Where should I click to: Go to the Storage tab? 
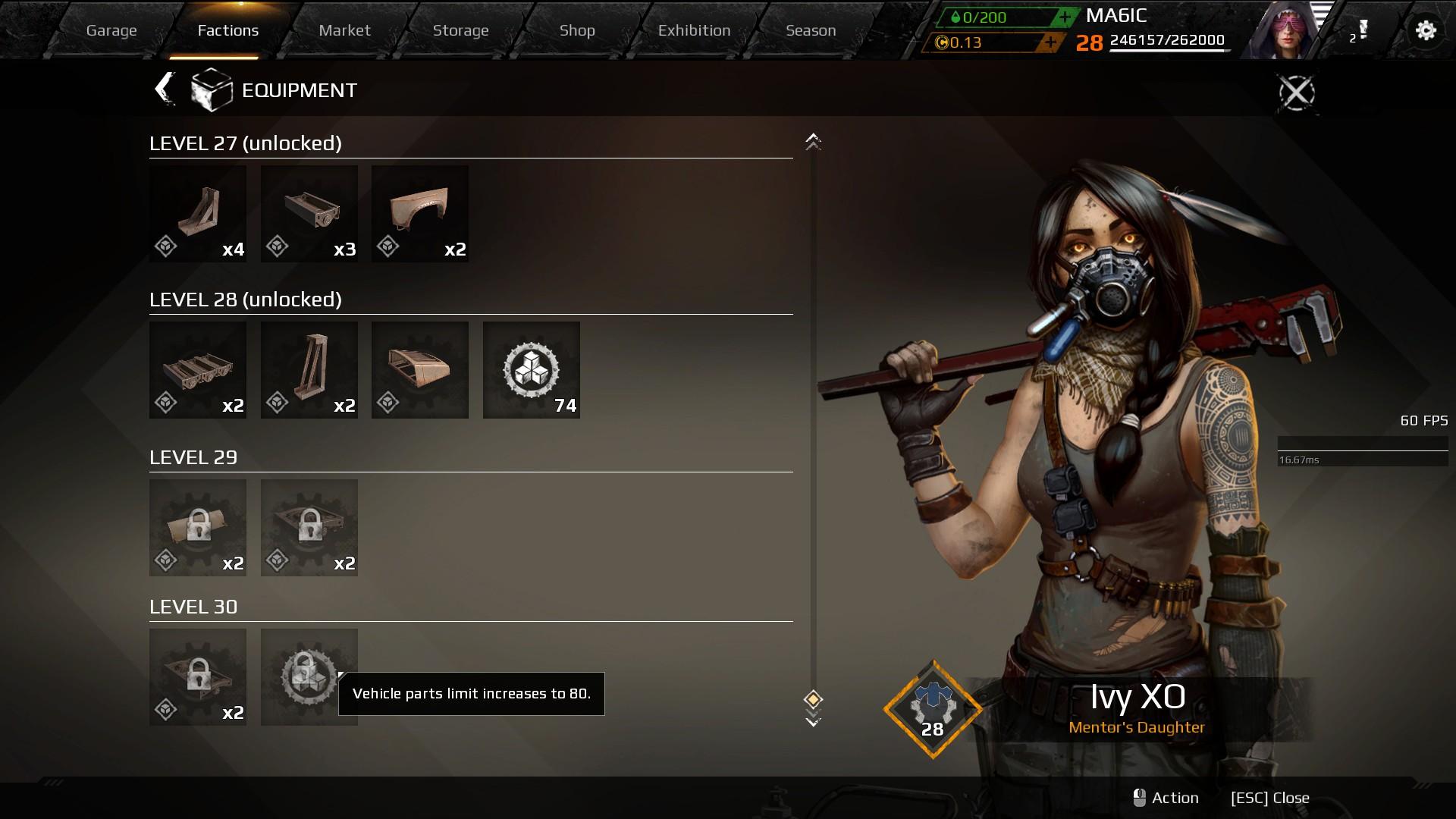coord(460,30)
